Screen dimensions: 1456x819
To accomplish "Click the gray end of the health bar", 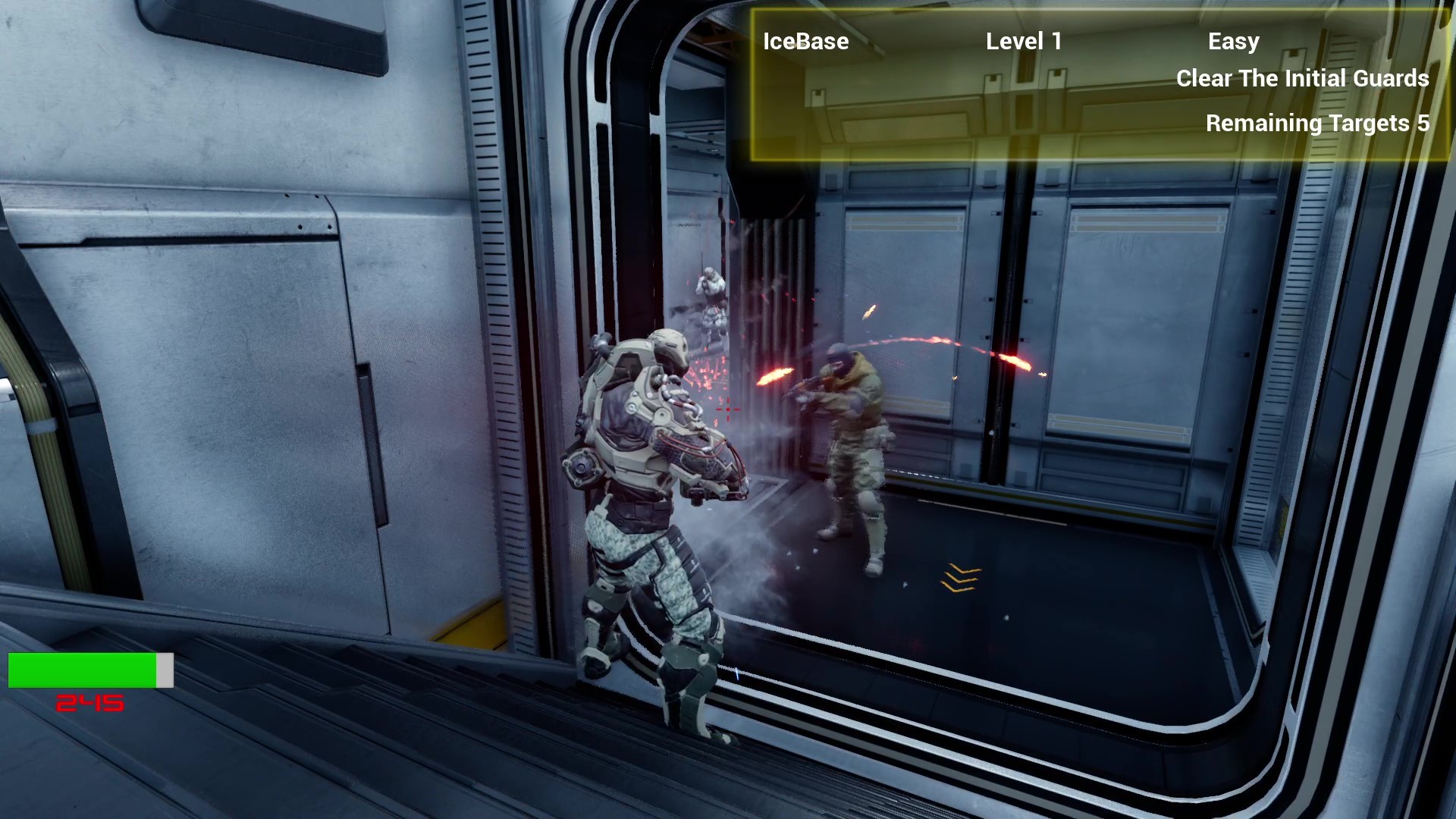I will click(165, 670).
